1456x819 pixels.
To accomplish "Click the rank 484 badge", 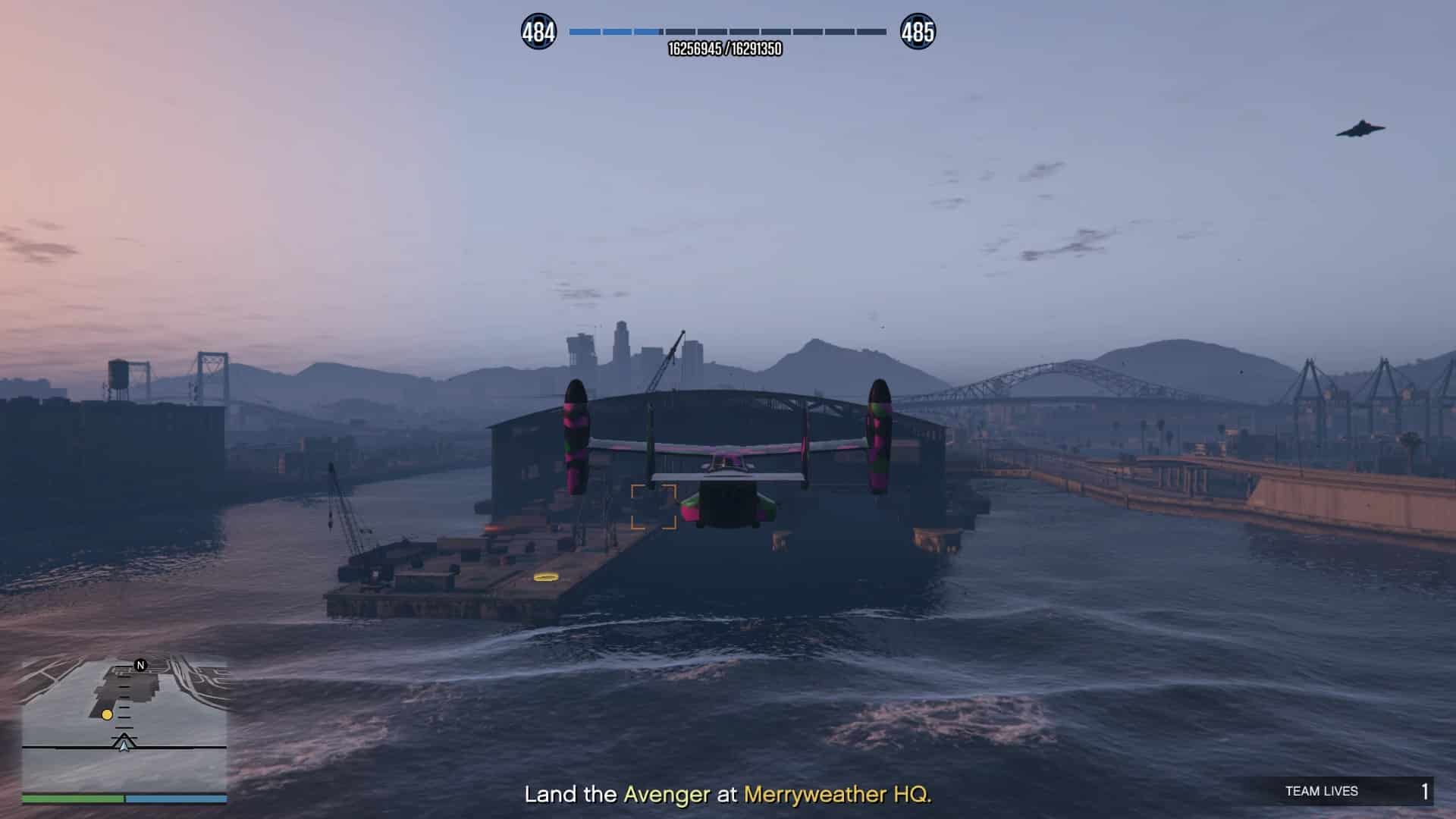I will click(539, 30).
